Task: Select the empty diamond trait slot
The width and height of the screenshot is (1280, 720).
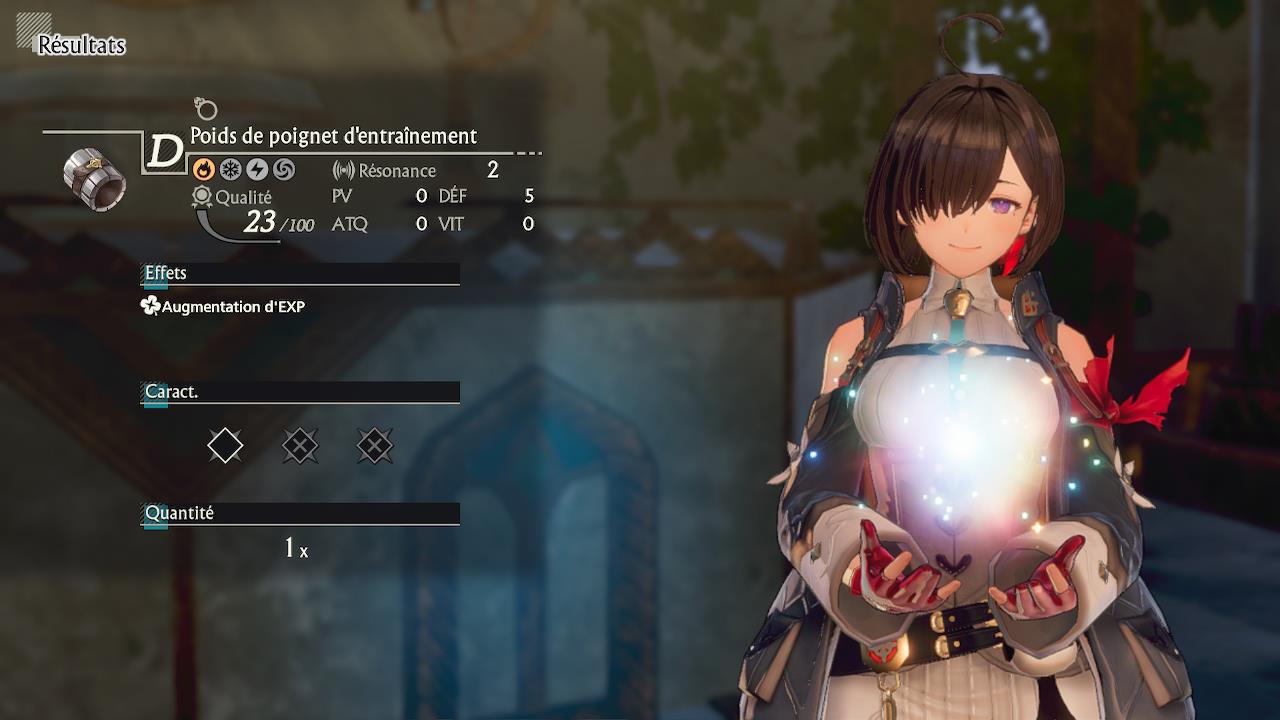Action: tap(225, 445)
